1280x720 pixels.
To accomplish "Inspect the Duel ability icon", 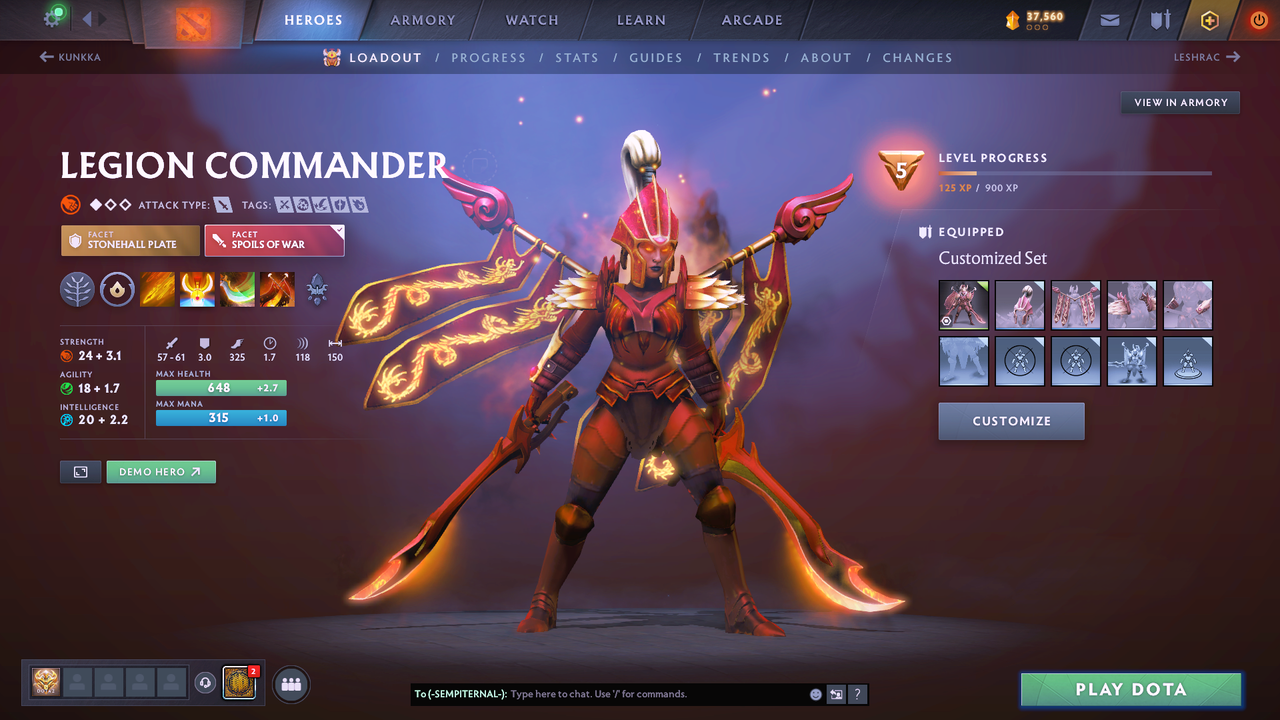I will click(x=277, y=290).
